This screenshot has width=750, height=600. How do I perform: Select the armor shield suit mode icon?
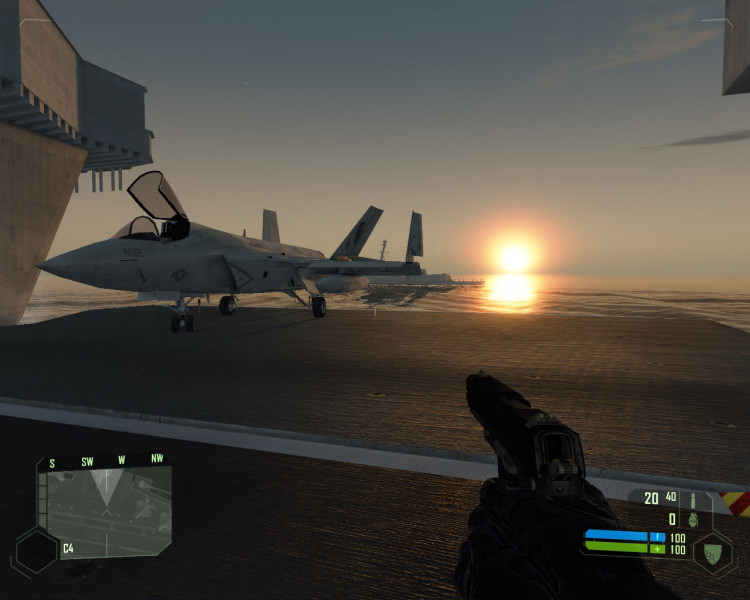[712, 551]
